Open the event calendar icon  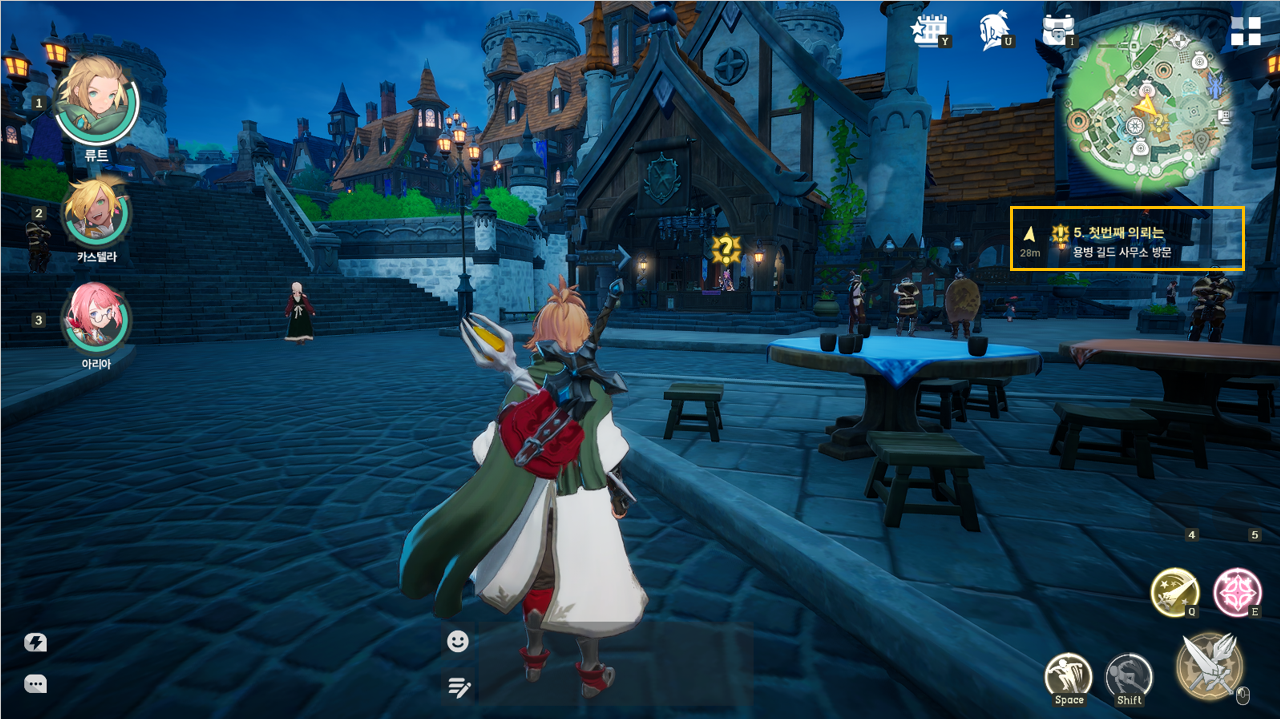click(x=930, y=30)
